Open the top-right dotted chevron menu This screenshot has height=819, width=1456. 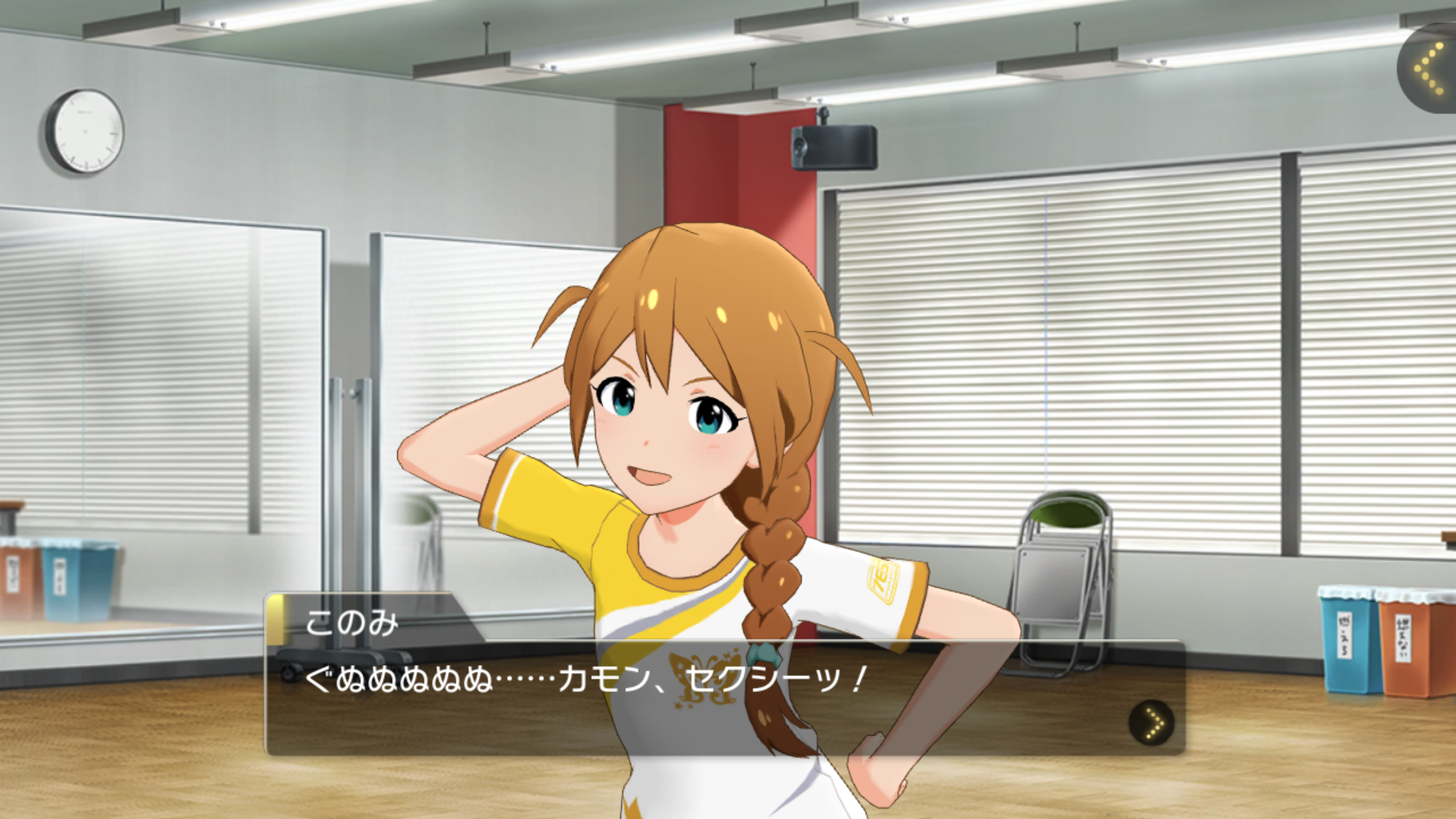[x=1430, y=69]
